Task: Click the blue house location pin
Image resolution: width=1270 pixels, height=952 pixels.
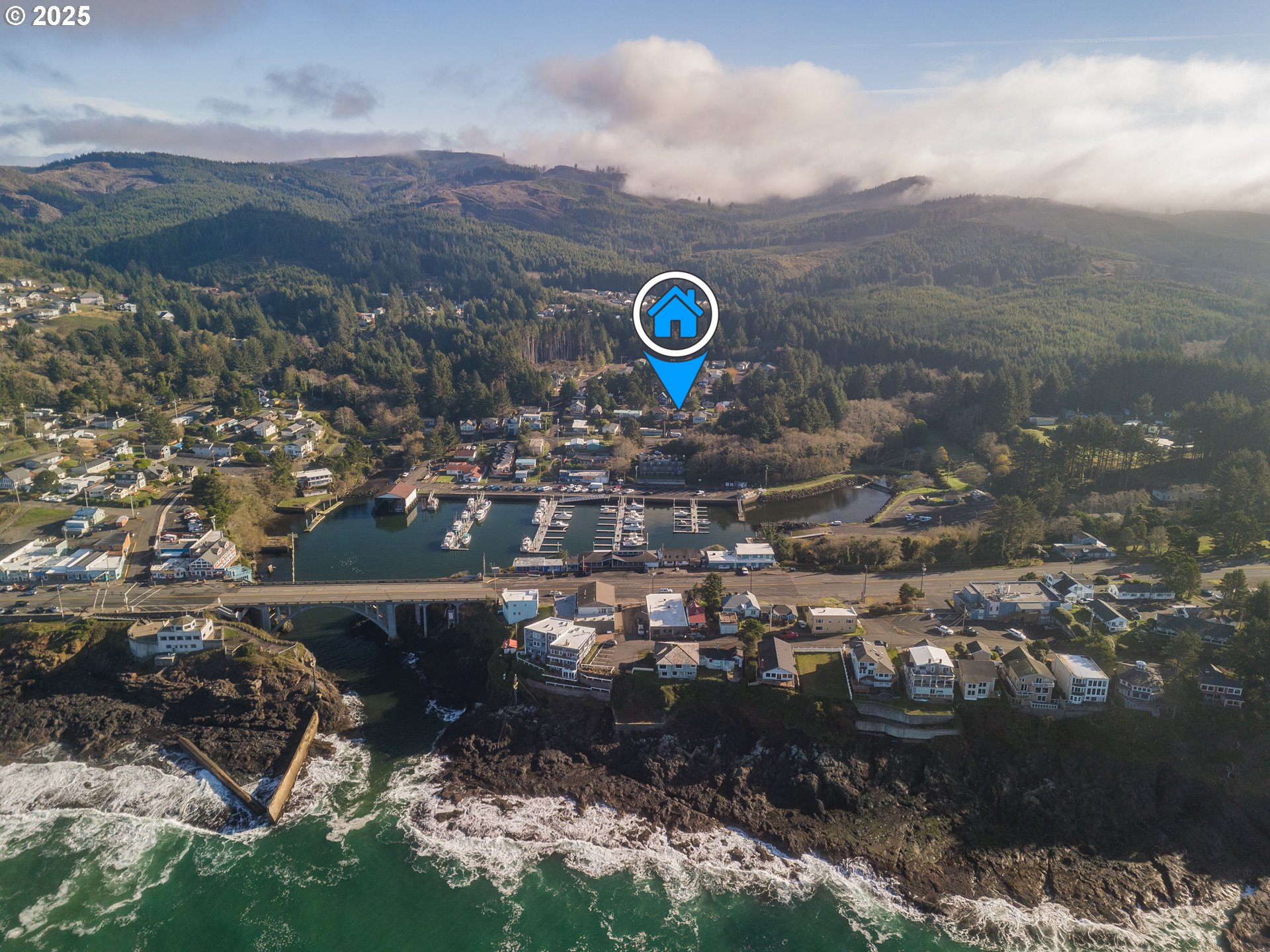Action: [675, 315]
